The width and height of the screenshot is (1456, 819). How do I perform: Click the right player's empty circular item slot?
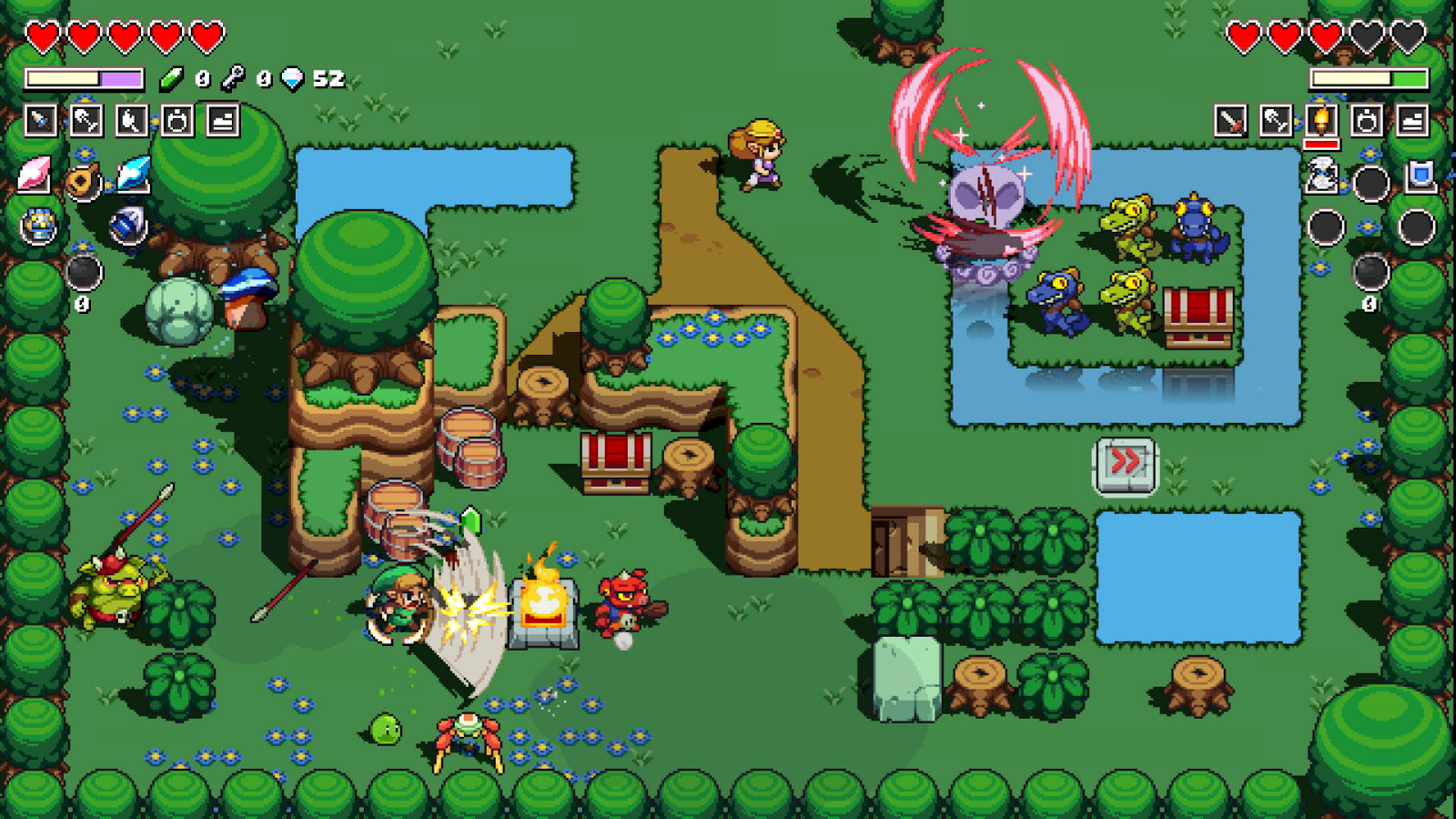1370,184
